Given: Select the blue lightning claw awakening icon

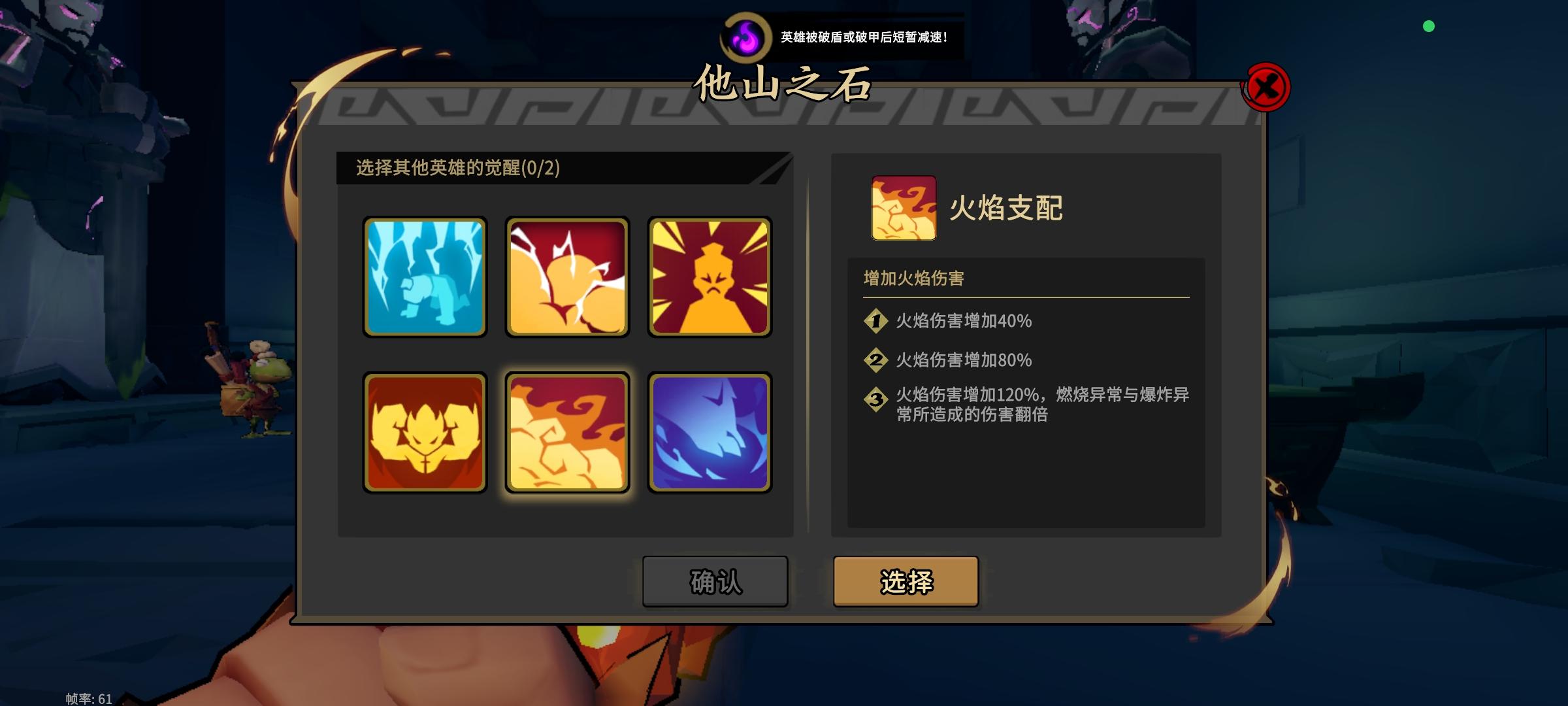Looking at the screenshot, I should (x=710, y=430).
